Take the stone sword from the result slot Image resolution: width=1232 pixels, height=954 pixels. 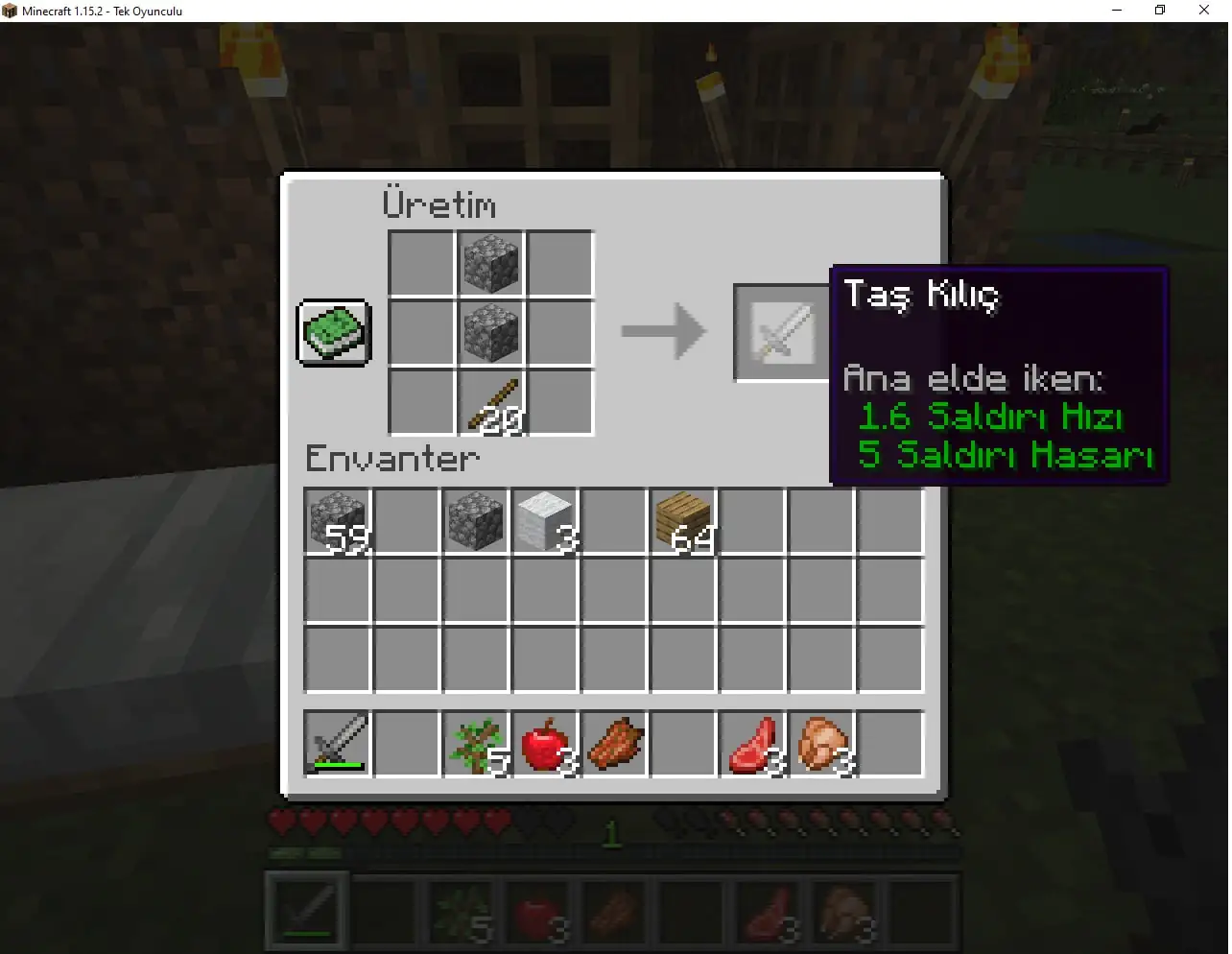(782, 331)
